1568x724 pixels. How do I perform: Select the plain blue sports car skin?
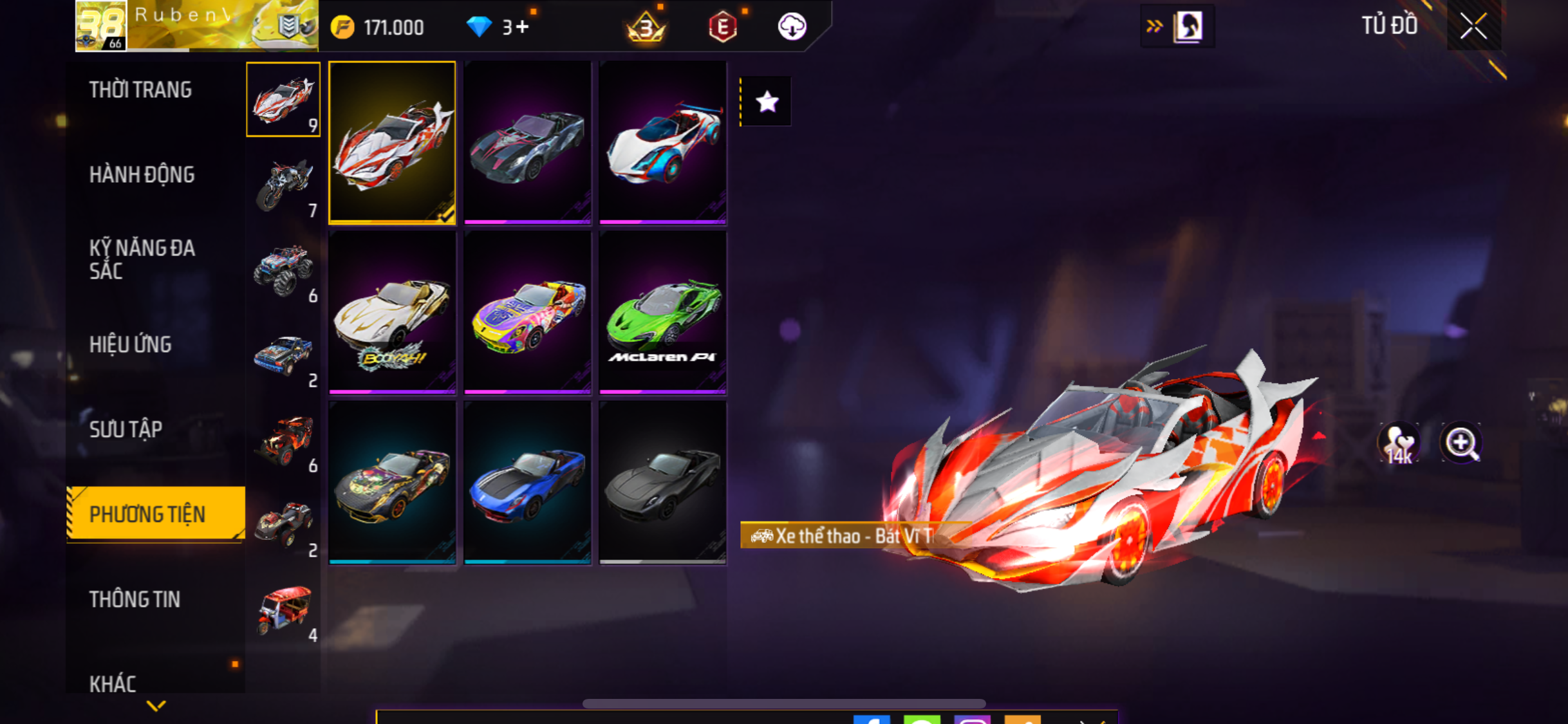coord(527,483)
